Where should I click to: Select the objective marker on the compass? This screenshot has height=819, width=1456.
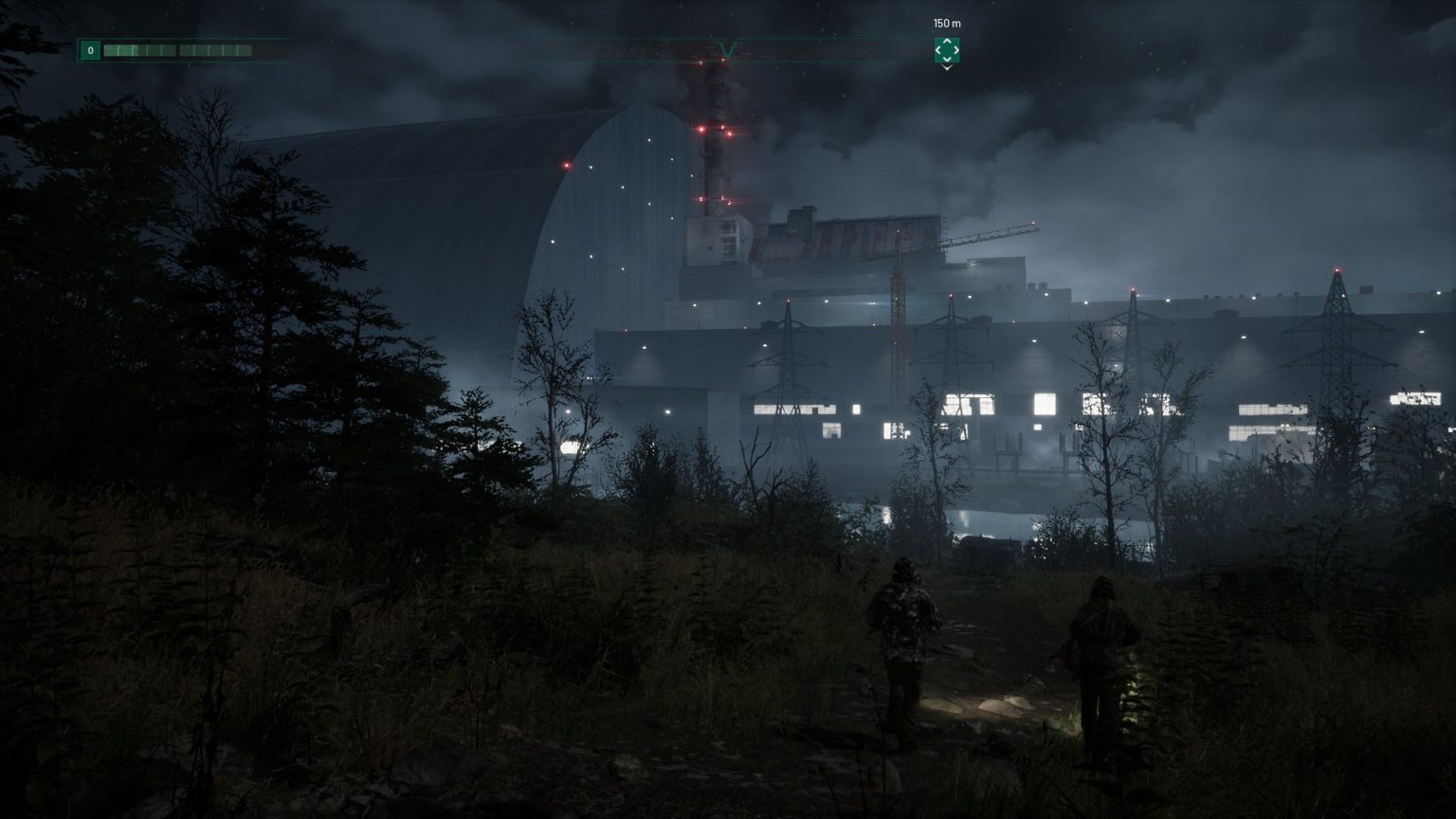(x=946, y=49)
